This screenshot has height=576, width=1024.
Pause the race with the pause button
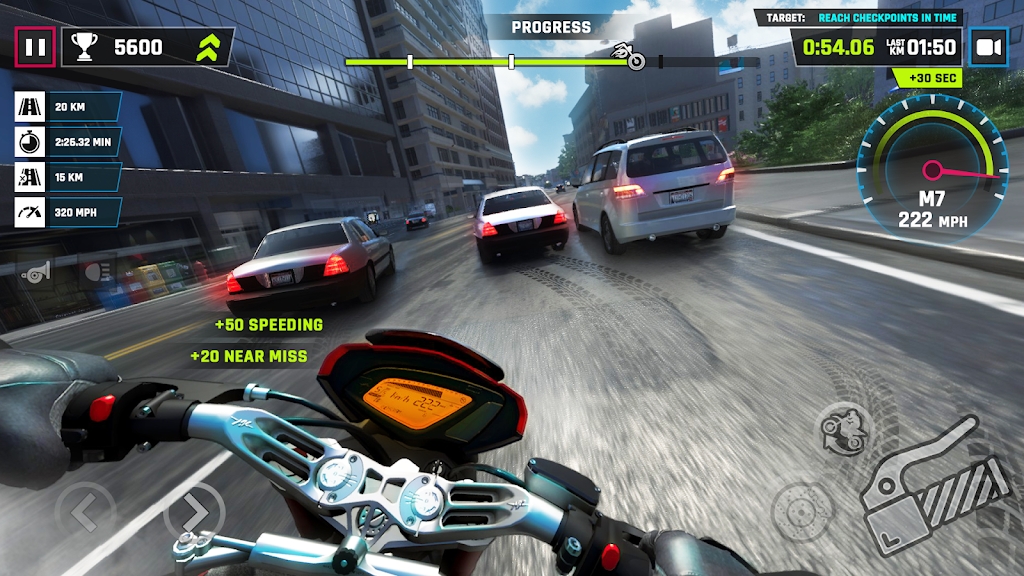pyautogui.click(x=35, y=47)
